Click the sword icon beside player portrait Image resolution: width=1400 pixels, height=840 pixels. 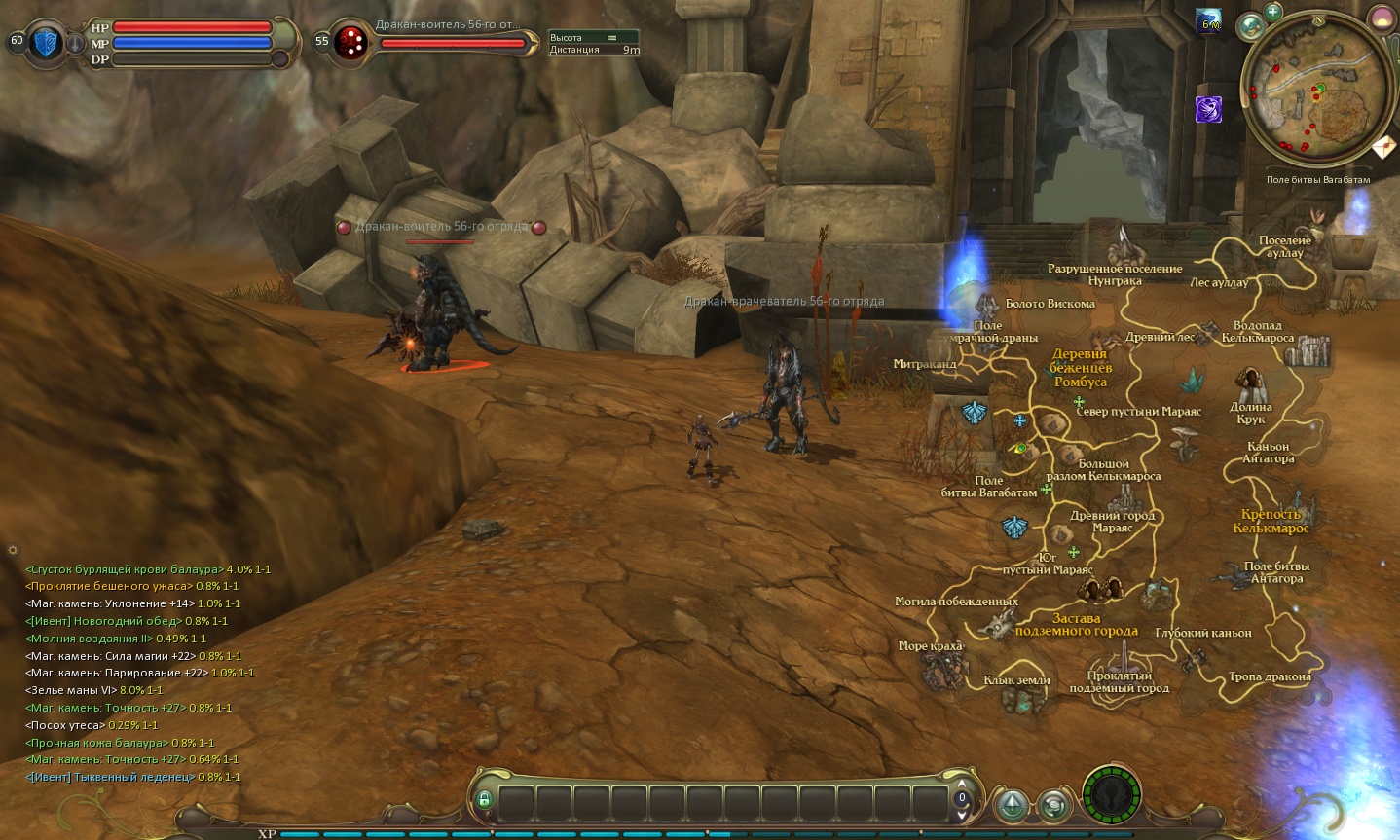tap(75, 44)
